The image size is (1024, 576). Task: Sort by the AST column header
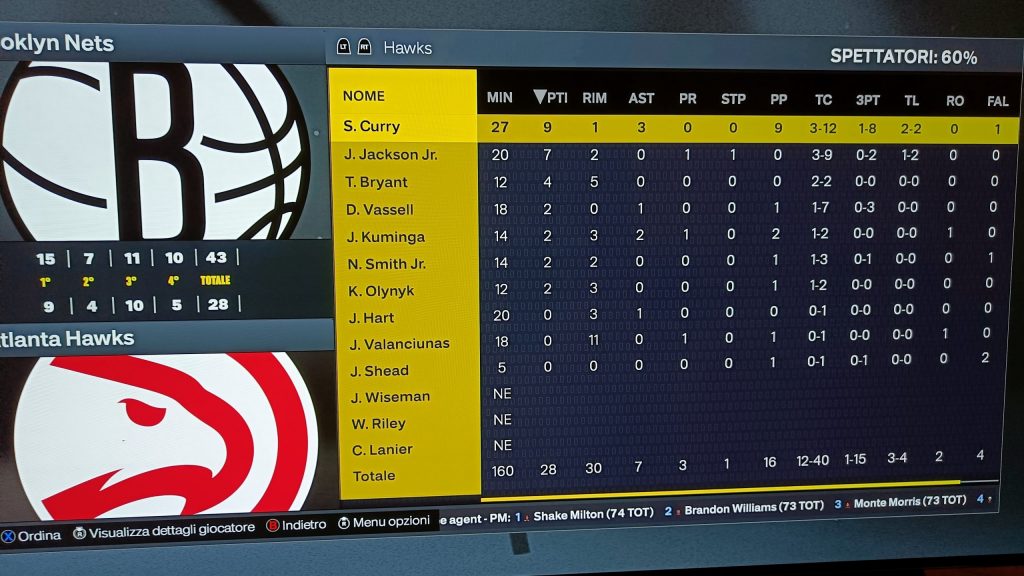[641, 98]
